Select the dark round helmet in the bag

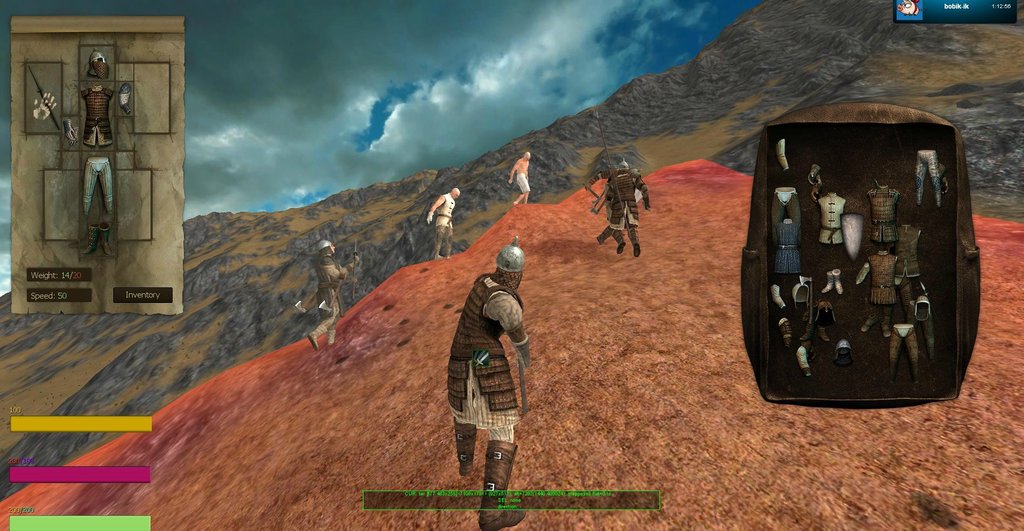coord(843,351)
